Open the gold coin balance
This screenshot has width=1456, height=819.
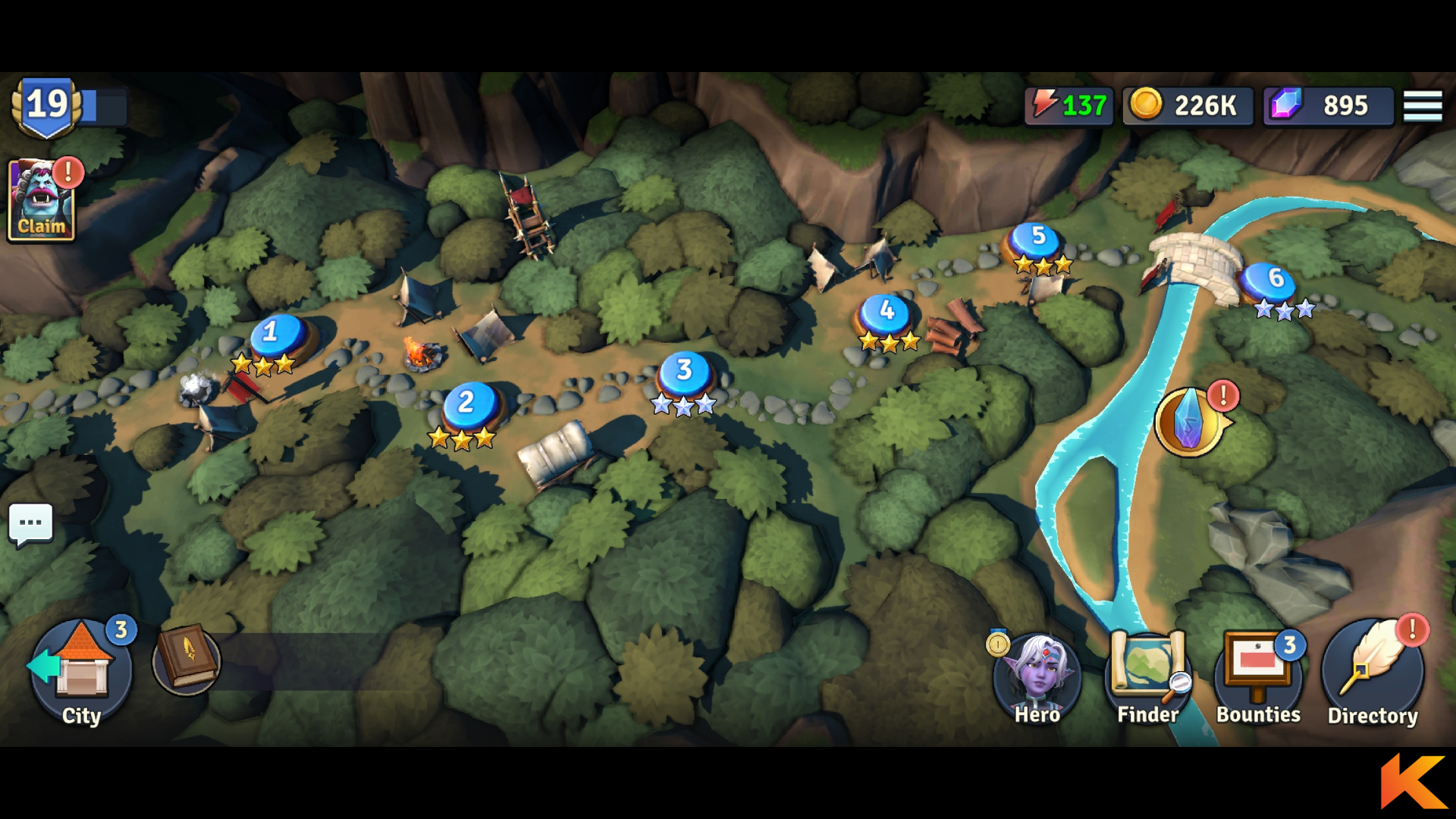pyautogui.click(x=1187, y=105)
